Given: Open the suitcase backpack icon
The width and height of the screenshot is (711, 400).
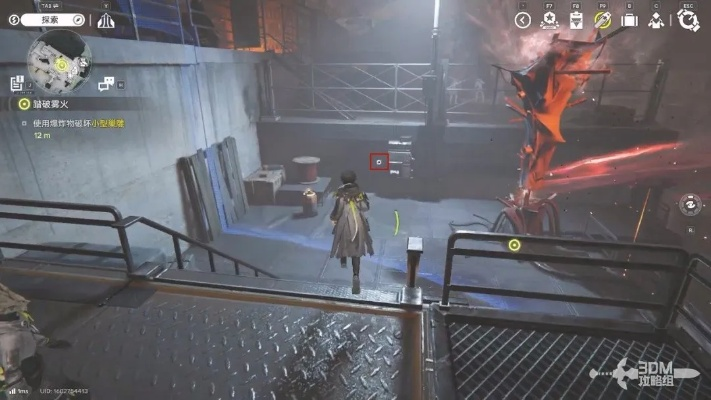Looking at the screenshot, I should [x=629, y=20].
